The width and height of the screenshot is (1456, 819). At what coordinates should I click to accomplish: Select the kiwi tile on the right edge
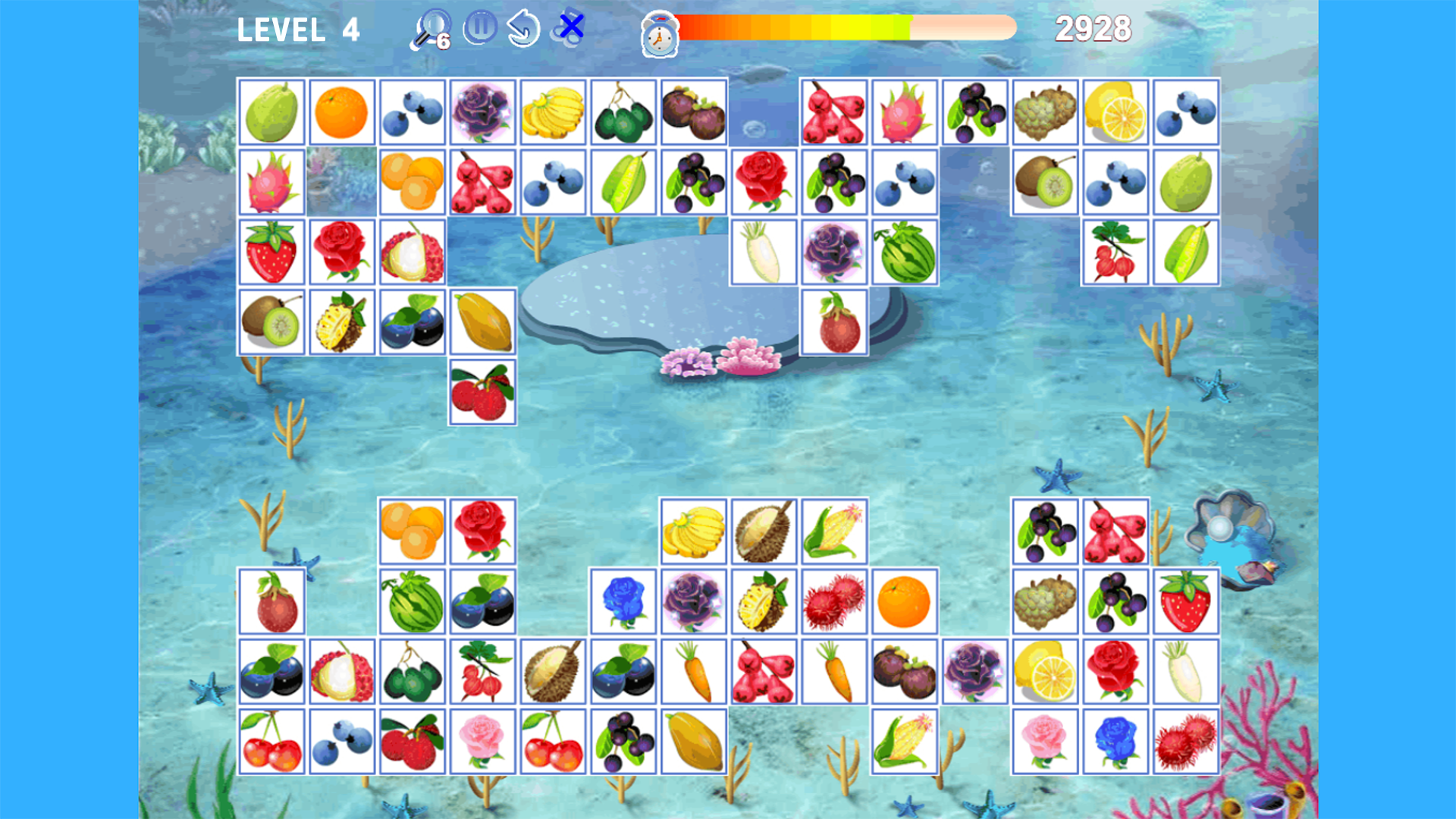click(x=1045, y=181)
